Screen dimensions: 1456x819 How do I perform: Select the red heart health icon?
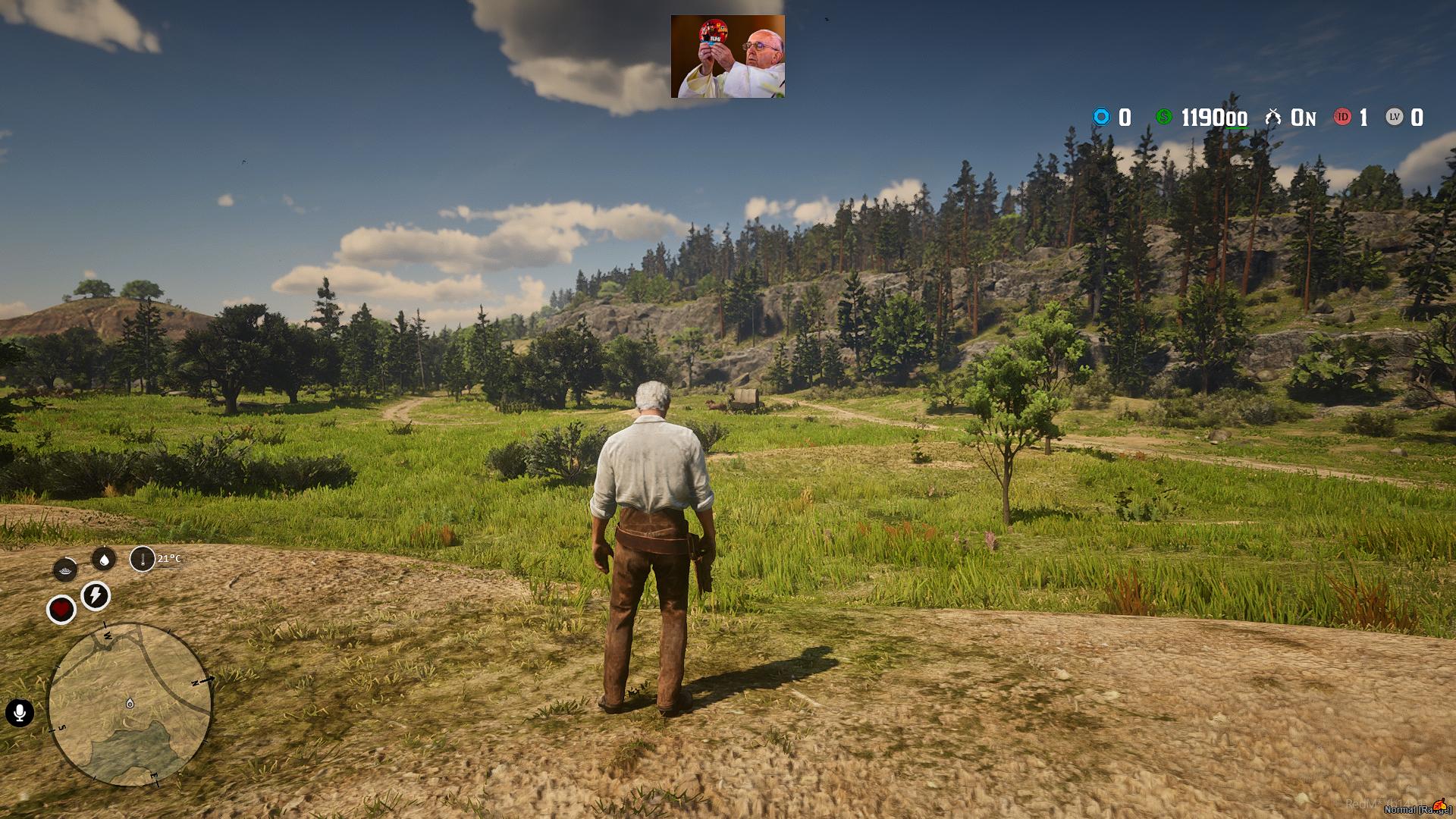click(61, 609)
